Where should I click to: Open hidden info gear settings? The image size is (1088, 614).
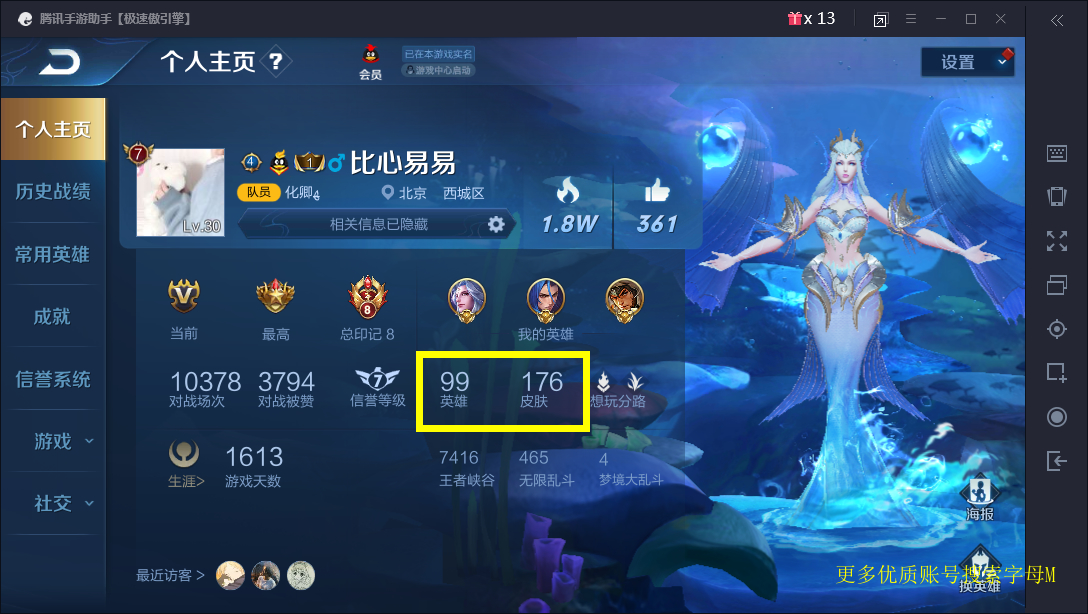496,224
